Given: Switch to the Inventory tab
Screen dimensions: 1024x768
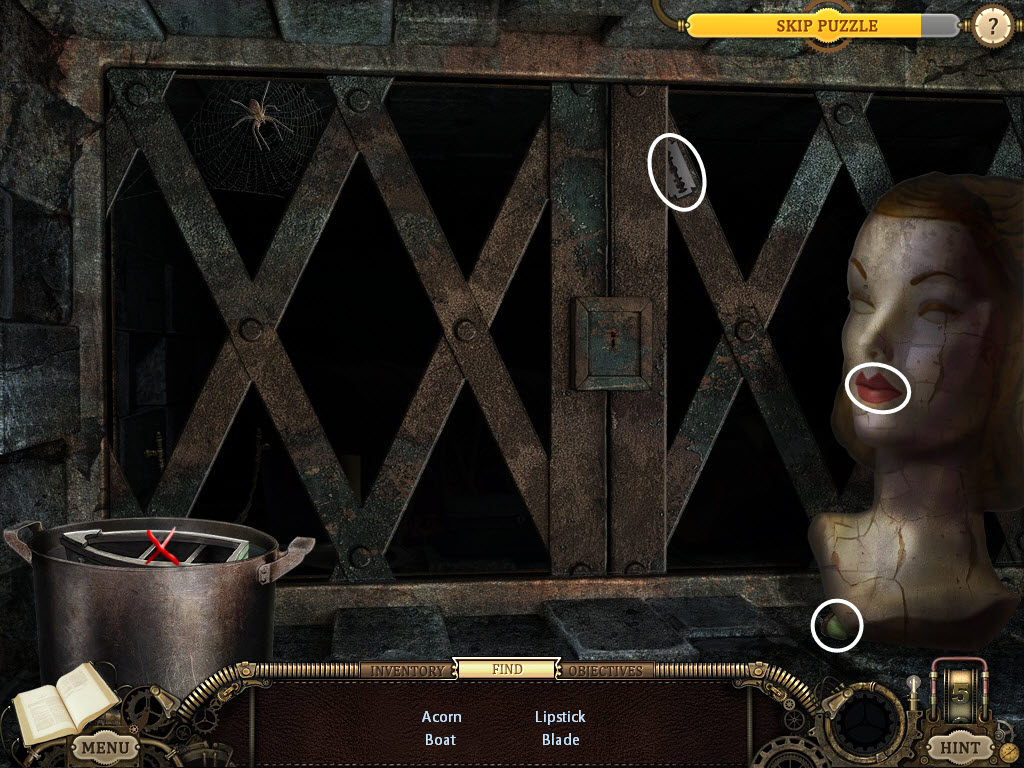Looking at the screenshot, I should [407, 670].
